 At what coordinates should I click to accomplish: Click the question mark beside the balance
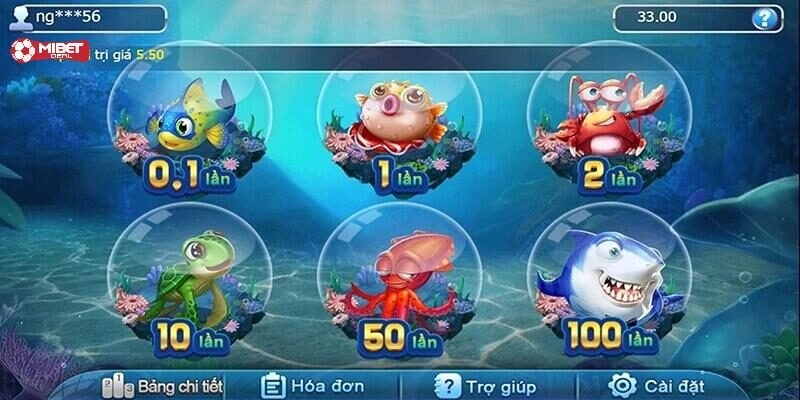[x=766, y=17]
